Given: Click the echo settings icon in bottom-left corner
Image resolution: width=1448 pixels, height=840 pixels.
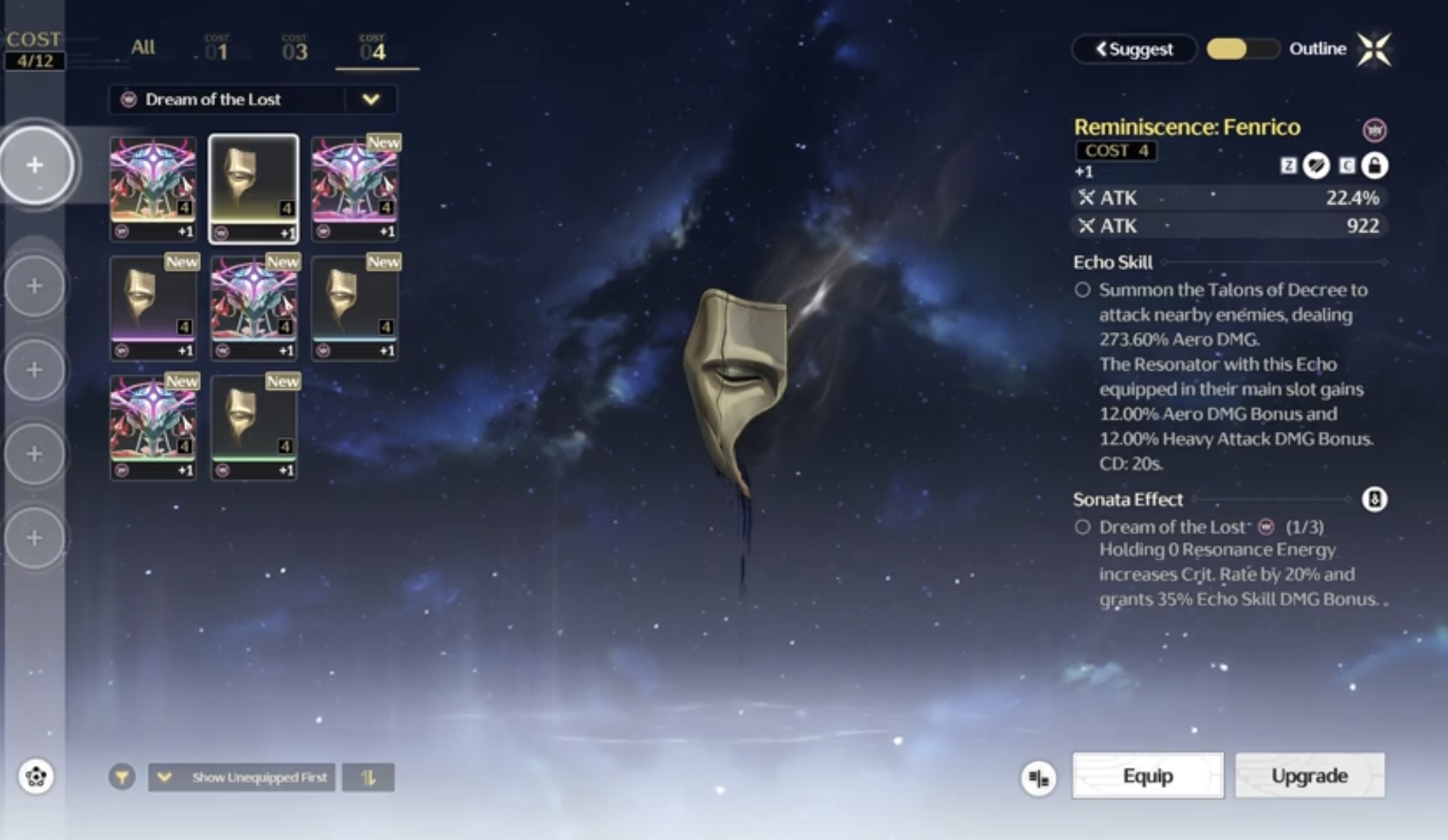Looking at the screenshot, I should pyautogui.click(x=36, y=776).
